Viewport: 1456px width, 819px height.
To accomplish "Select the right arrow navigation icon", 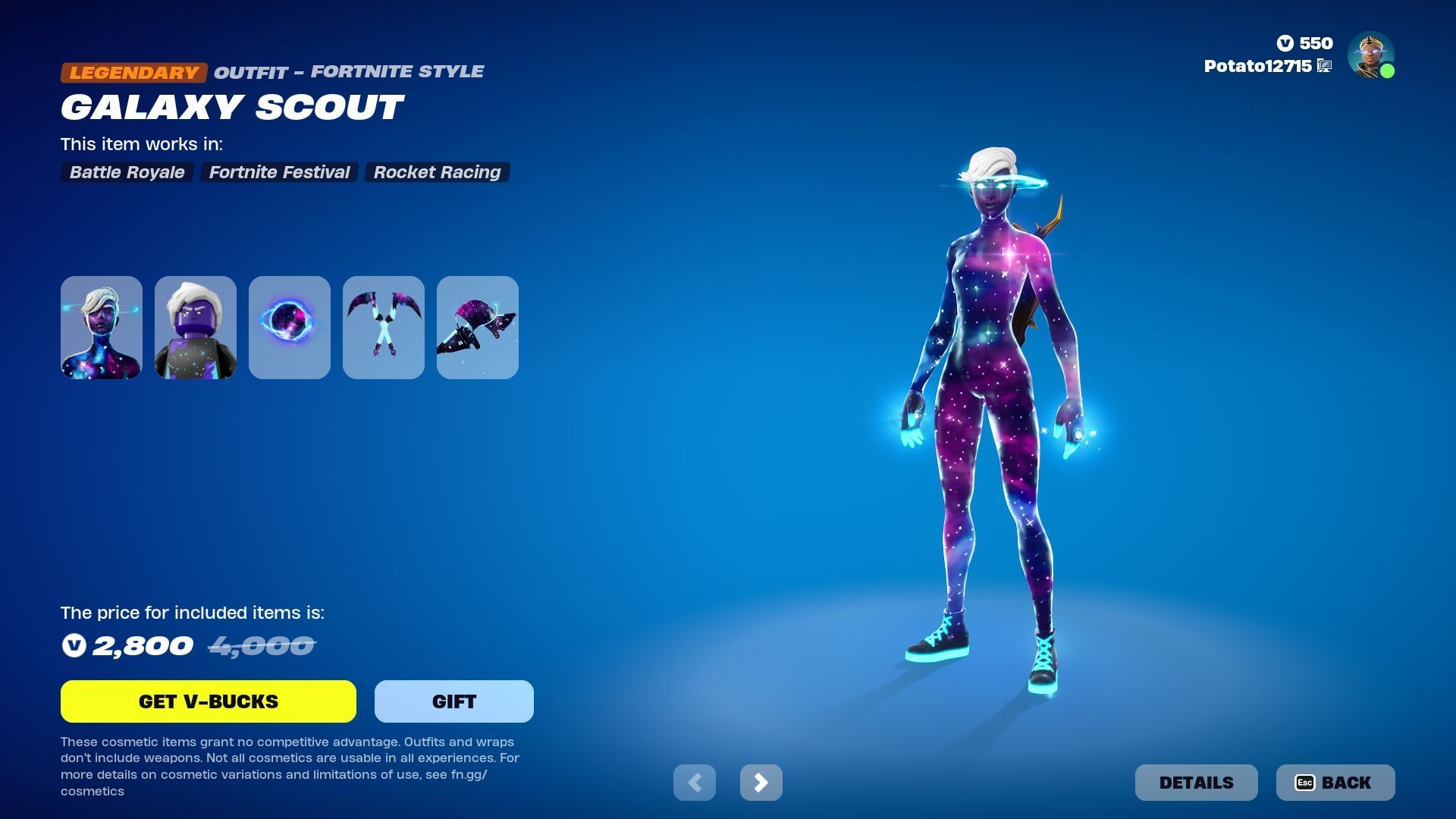I will [x=761, y=782].
